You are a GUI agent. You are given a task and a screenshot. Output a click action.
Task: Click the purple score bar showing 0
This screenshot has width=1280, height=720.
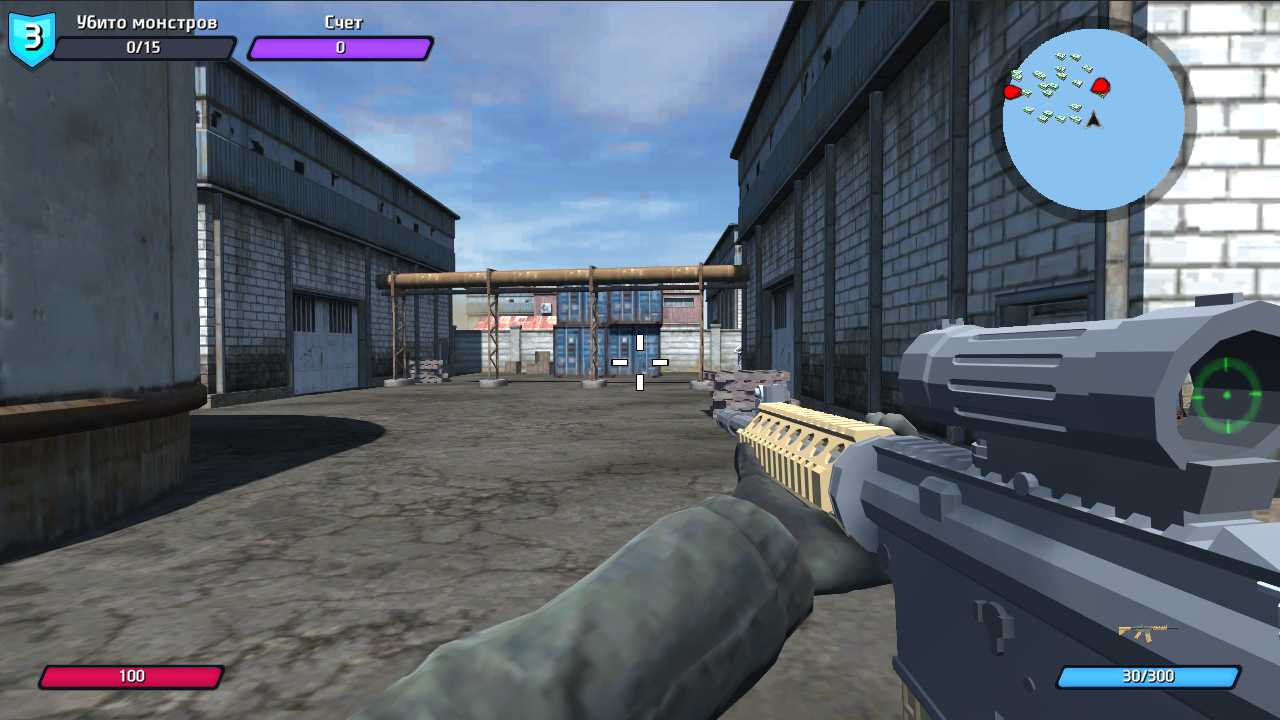340,47
